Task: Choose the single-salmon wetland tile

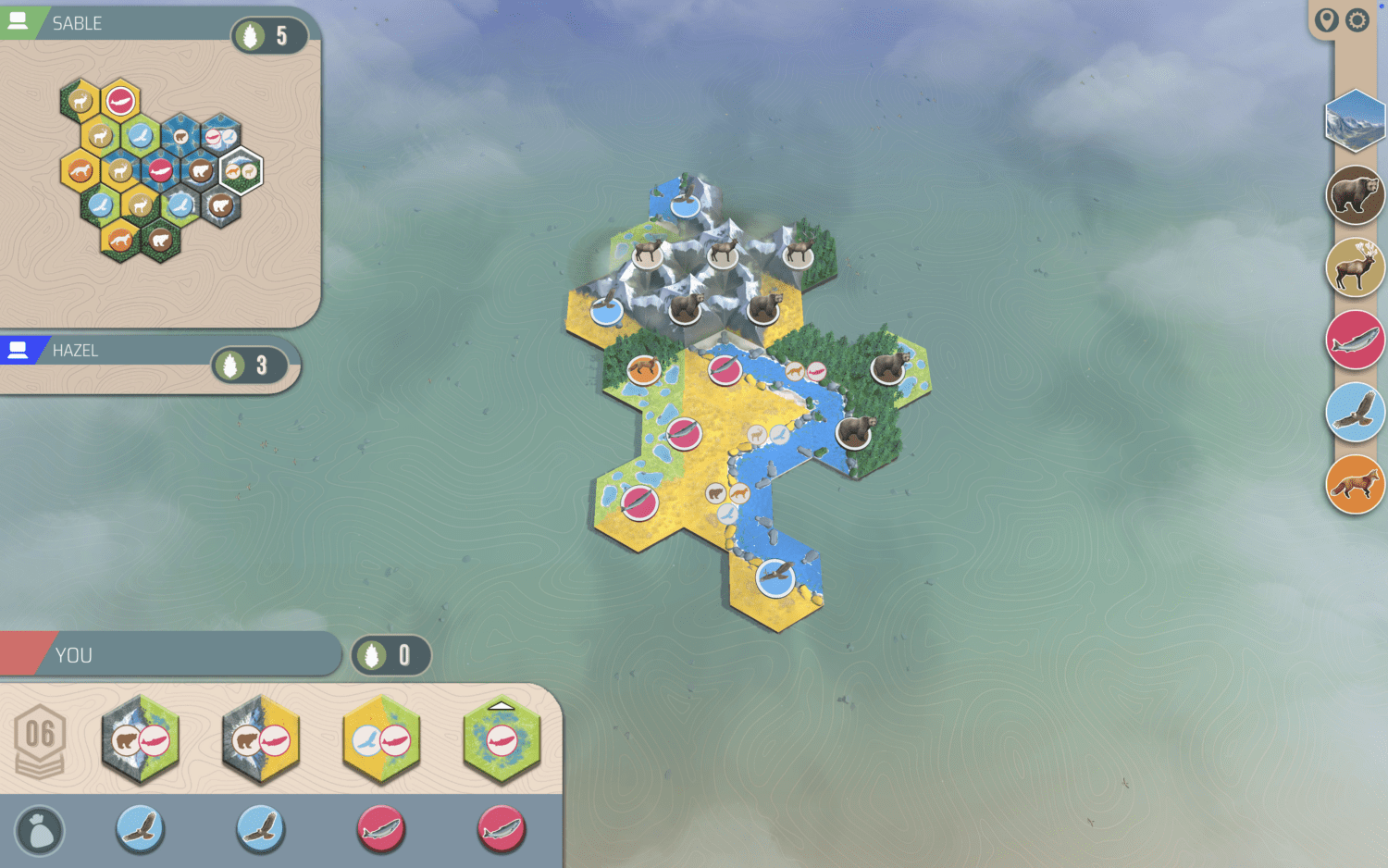Action: coord(502,739)
